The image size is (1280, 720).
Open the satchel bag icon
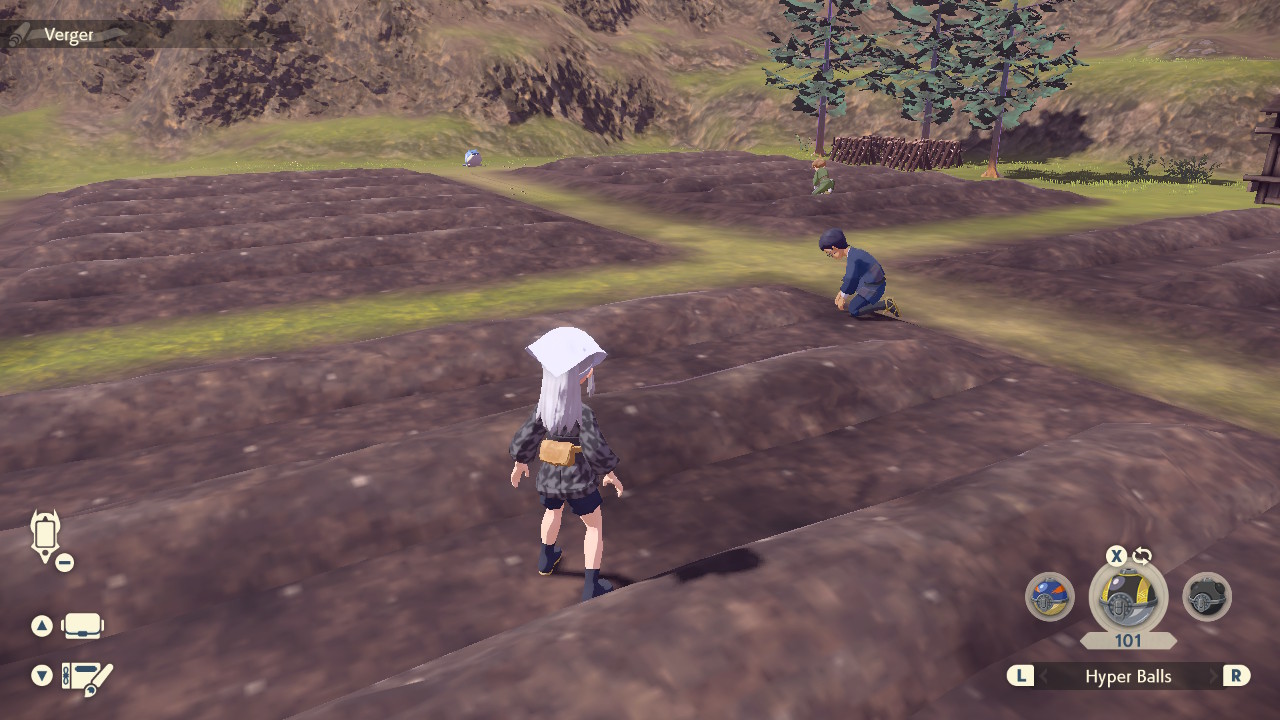[83, 627]
